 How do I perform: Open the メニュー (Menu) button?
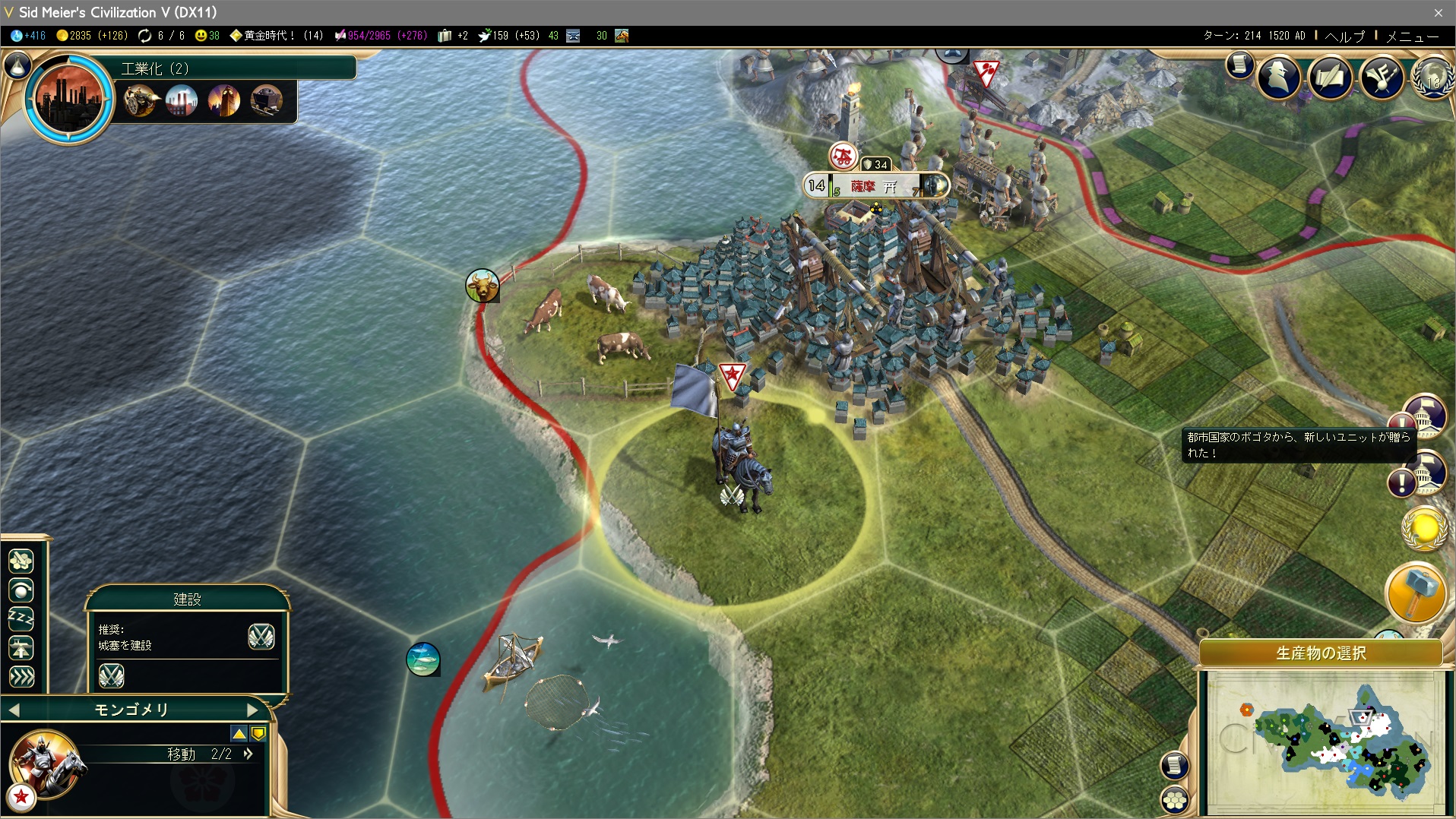pos(1412,36)
